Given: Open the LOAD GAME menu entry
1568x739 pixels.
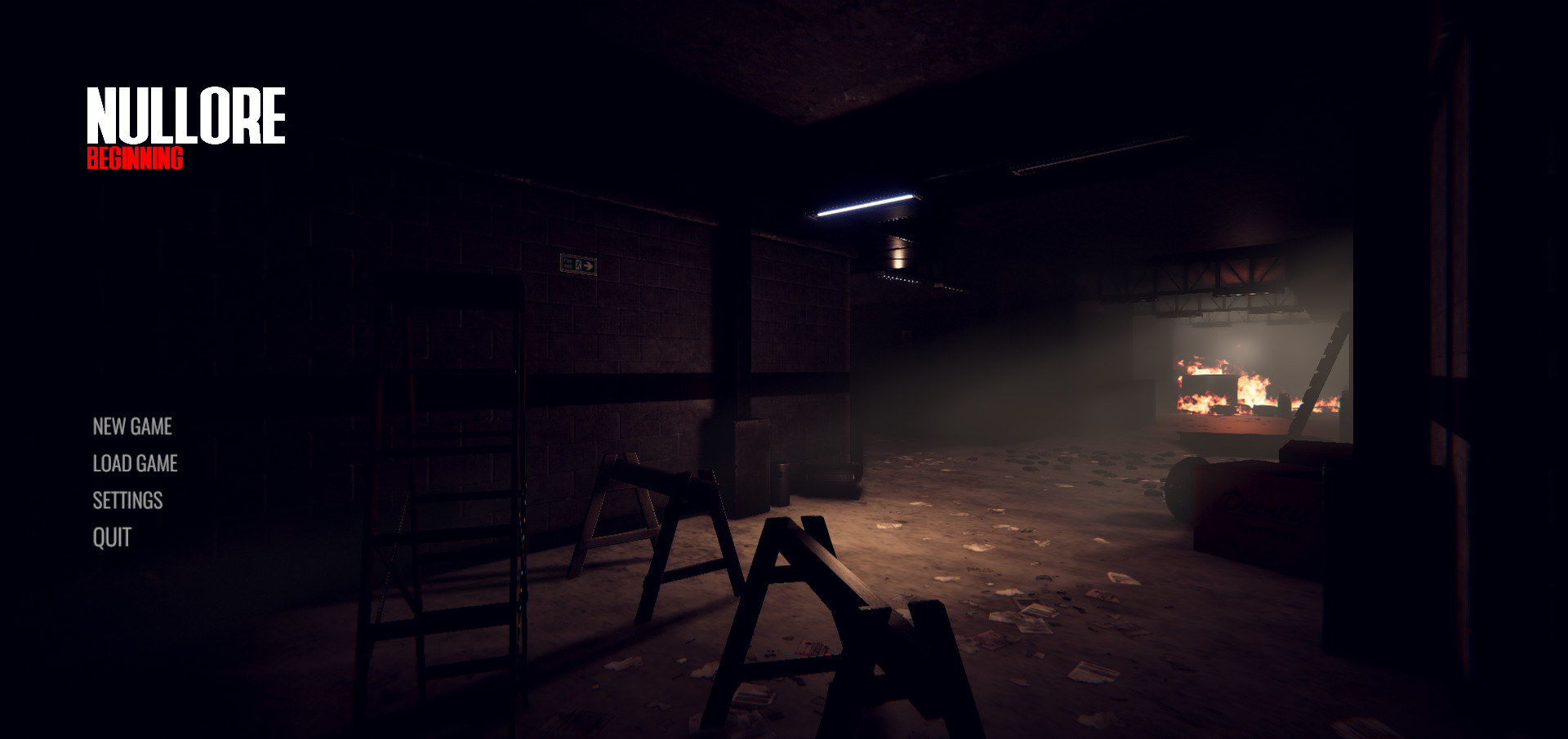Looking at the screenshot, I should tap(136, 463).
